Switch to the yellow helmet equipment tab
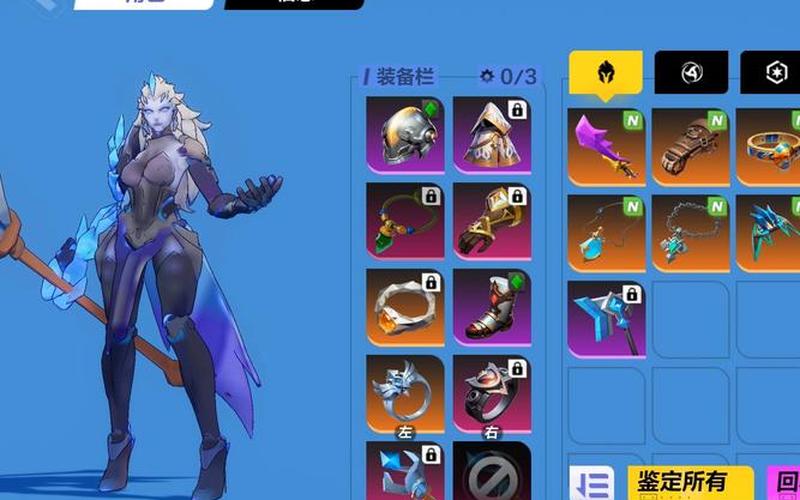 tap(606, 73)
